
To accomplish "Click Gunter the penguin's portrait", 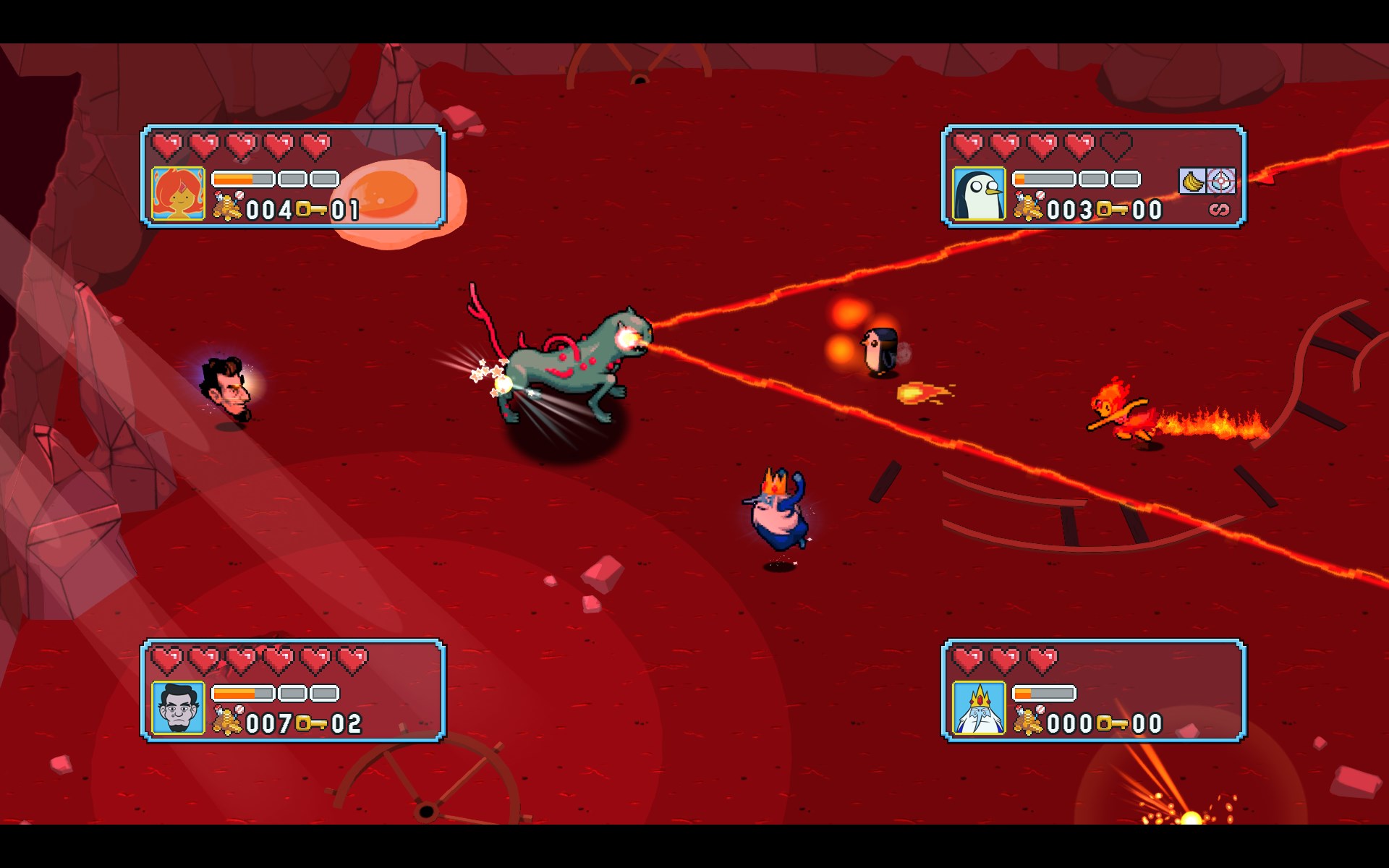I will 978,193.
